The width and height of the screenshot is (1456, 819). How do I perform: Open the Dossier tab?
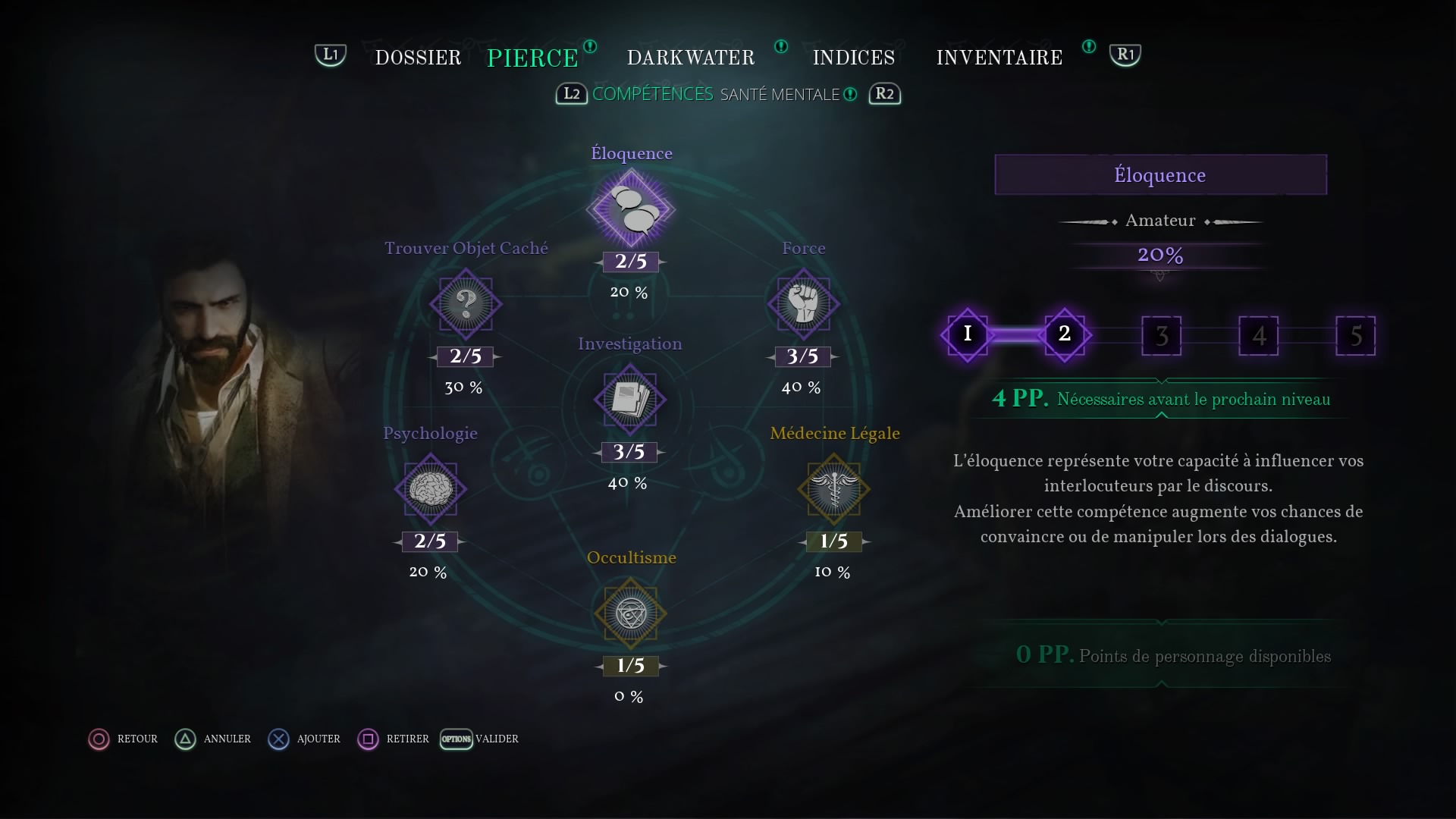(418, 58)
